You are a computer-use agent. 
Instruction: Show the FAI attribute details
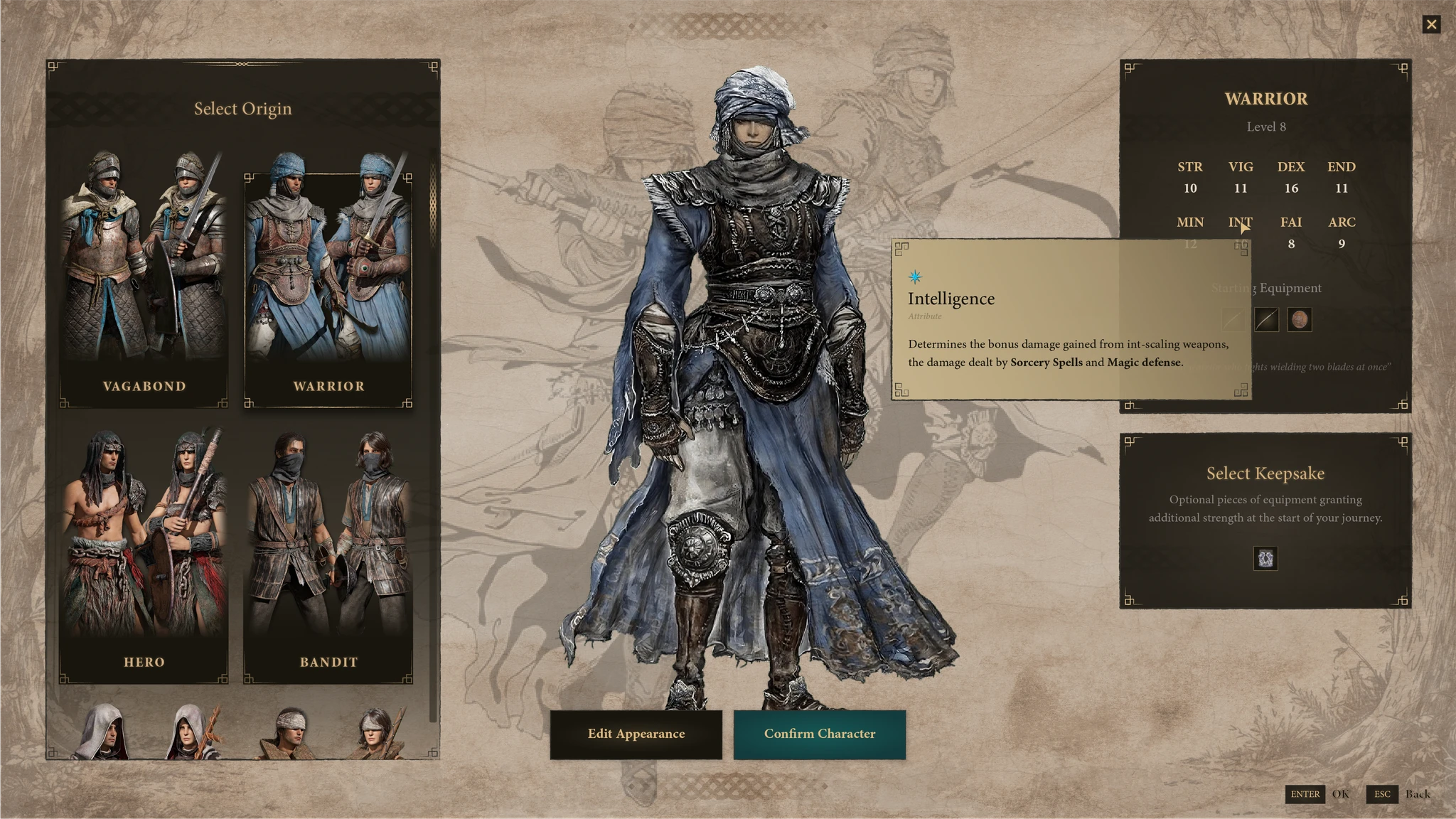pyautogui.click(x=1290, y=232)
